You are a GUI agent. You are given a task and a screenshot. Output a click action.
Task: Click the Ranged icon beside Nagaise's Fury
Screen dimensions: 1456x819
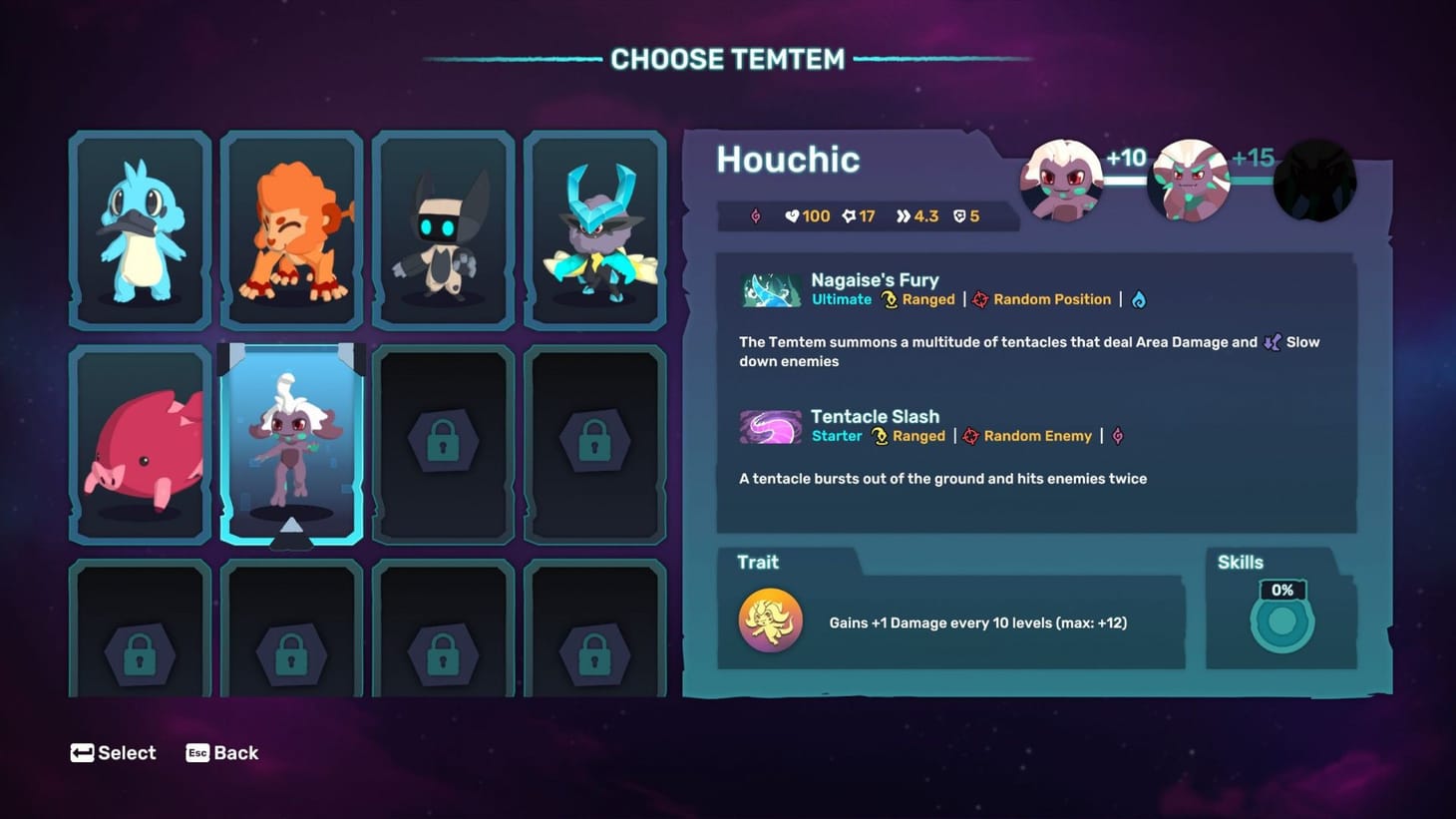[889, 299]
